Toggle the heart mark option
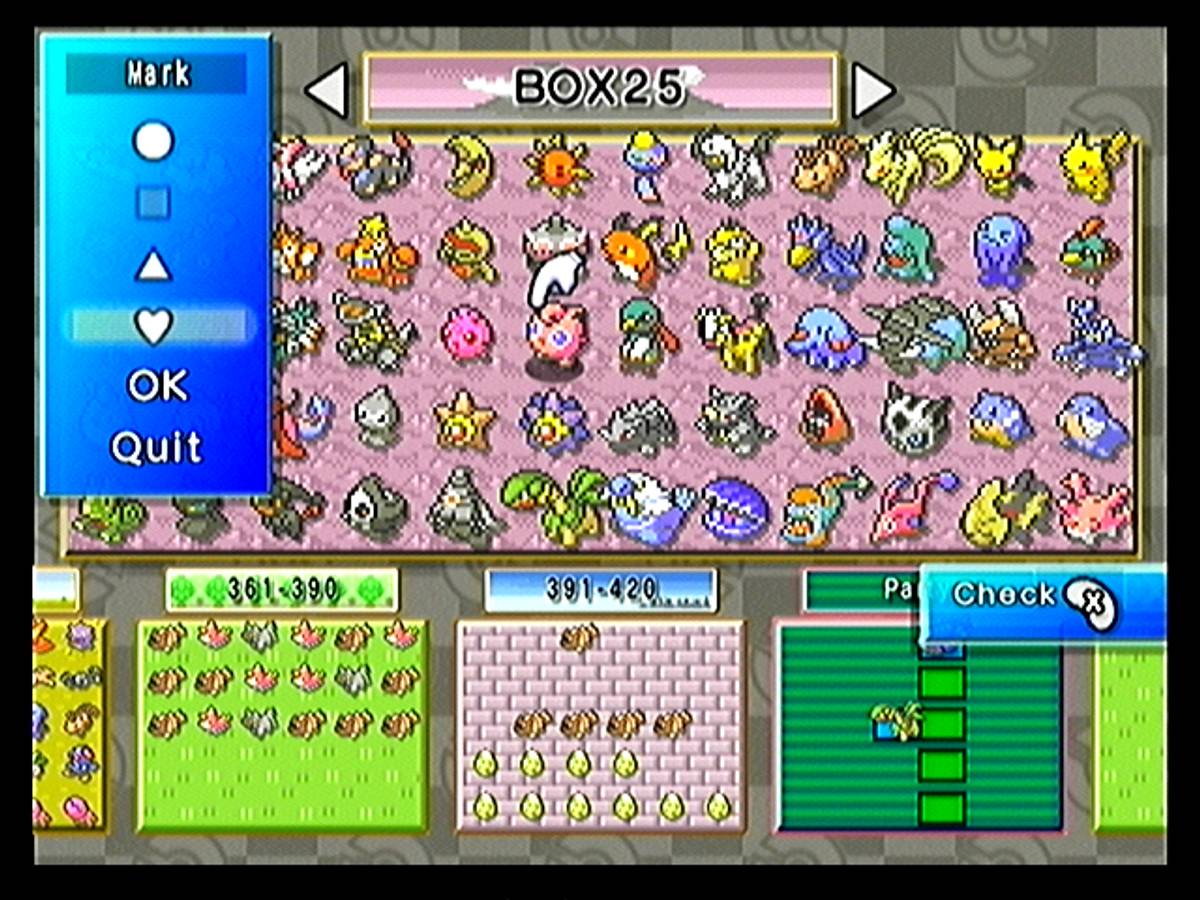 tap(155, 325)
